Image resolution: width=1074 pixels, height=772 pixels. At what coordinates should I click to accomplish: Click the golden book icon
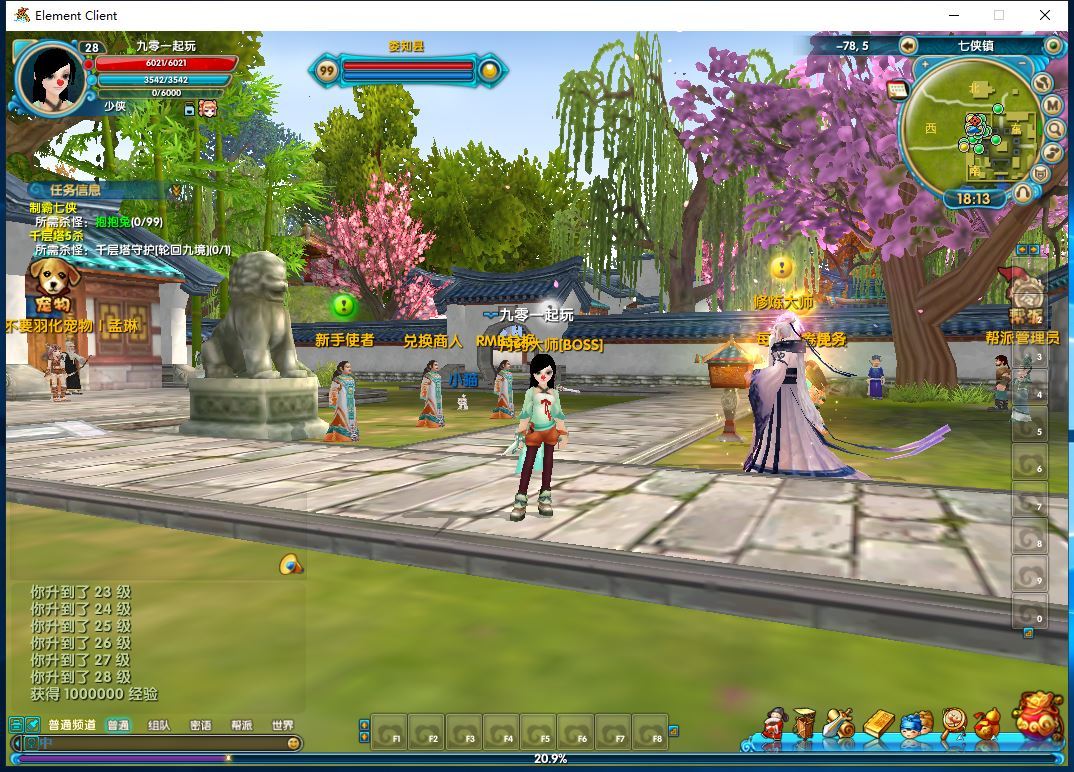[x=877, y=724]
